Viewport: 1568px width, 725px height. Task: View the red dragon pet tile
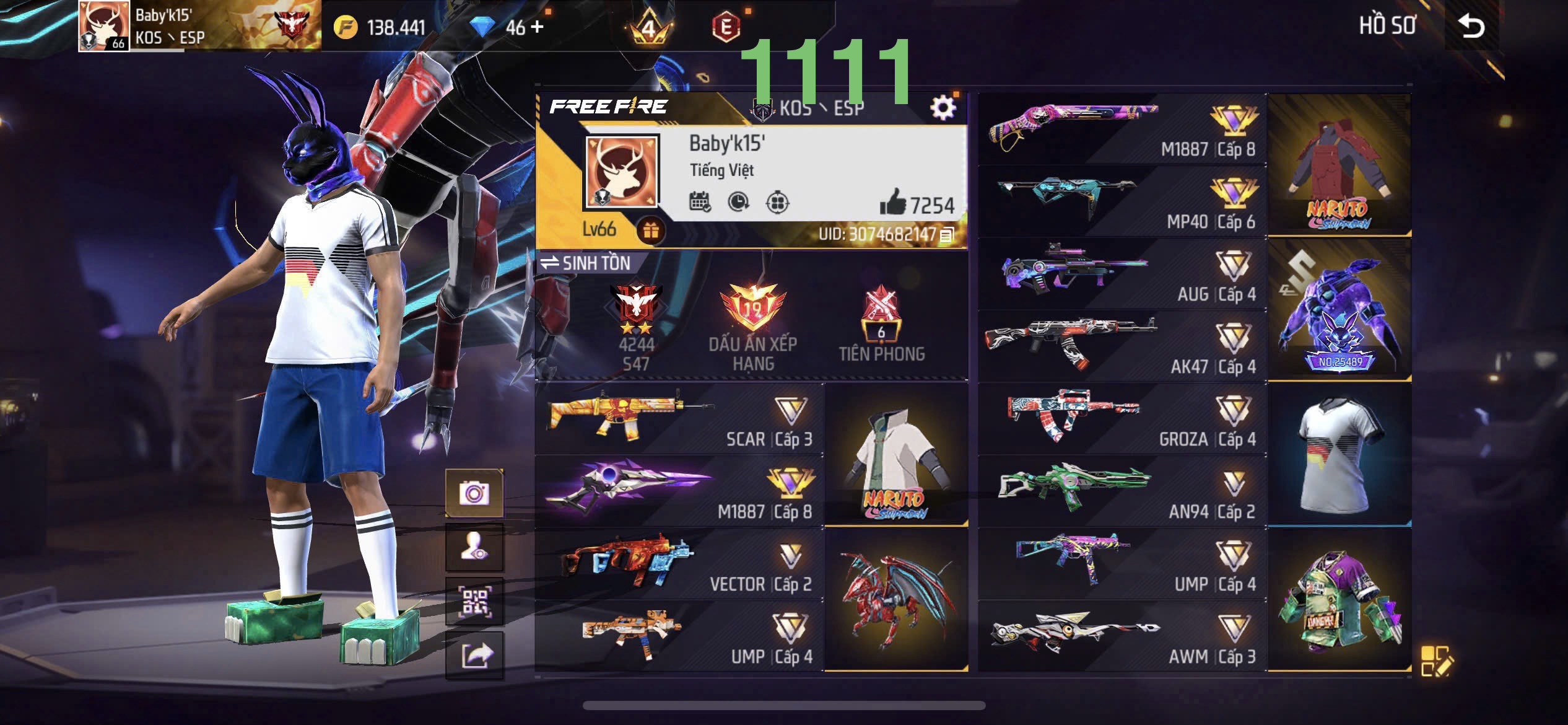(896, 600)
